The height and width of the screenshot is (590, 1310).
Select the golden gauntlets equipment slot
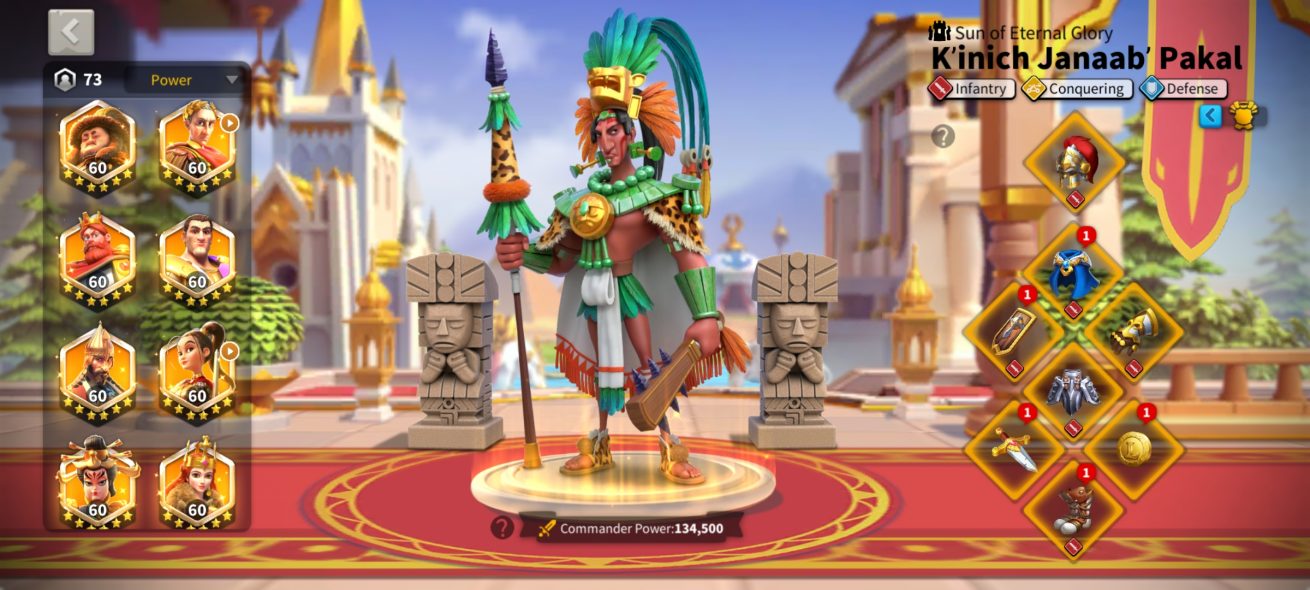pyautogui.click(x=1134, y=332)
